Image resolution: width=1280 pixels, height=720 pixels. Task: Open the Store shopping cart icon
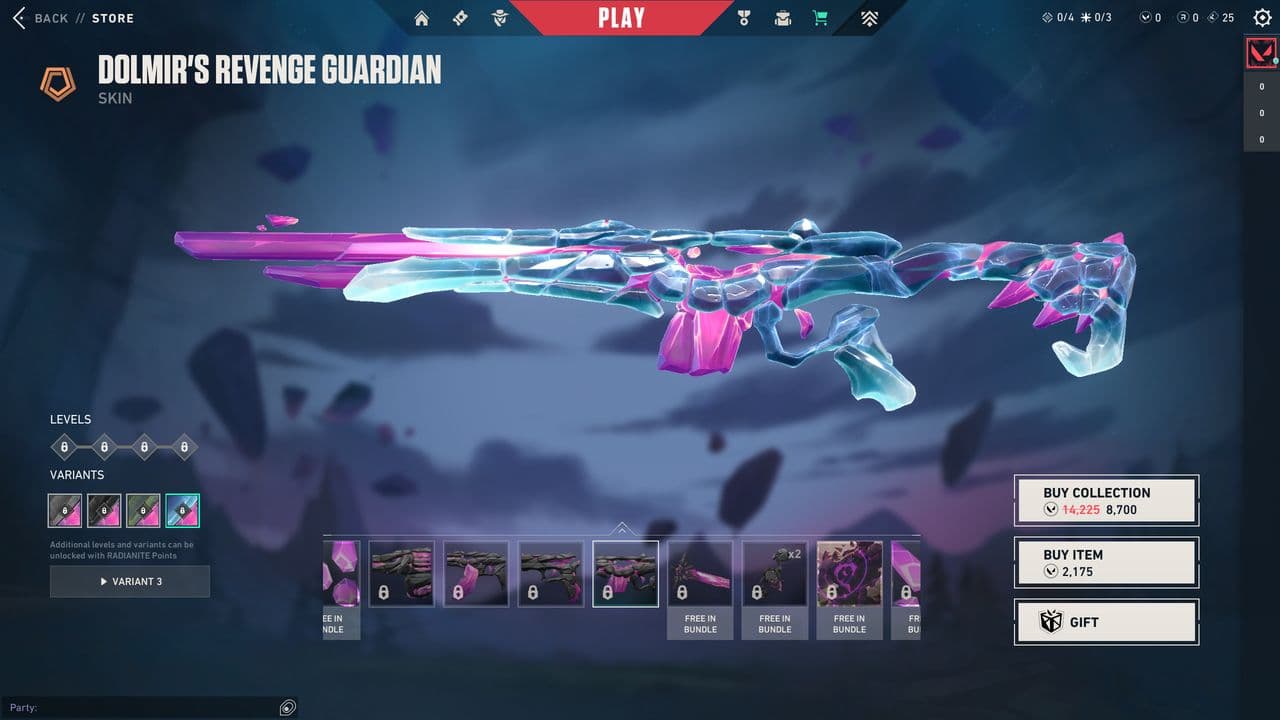point(821,18)
